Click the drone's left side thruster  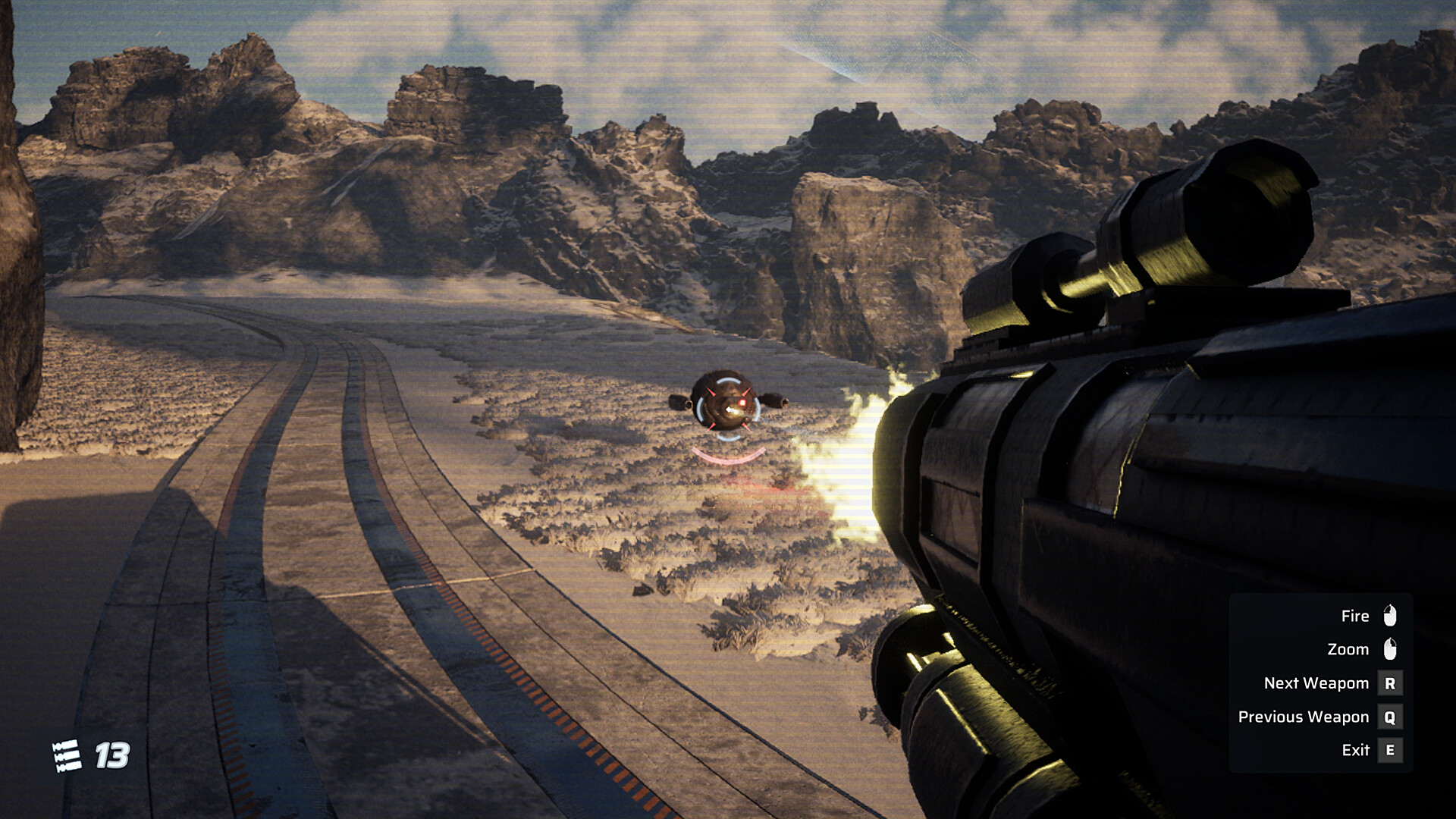coord(678,403)
